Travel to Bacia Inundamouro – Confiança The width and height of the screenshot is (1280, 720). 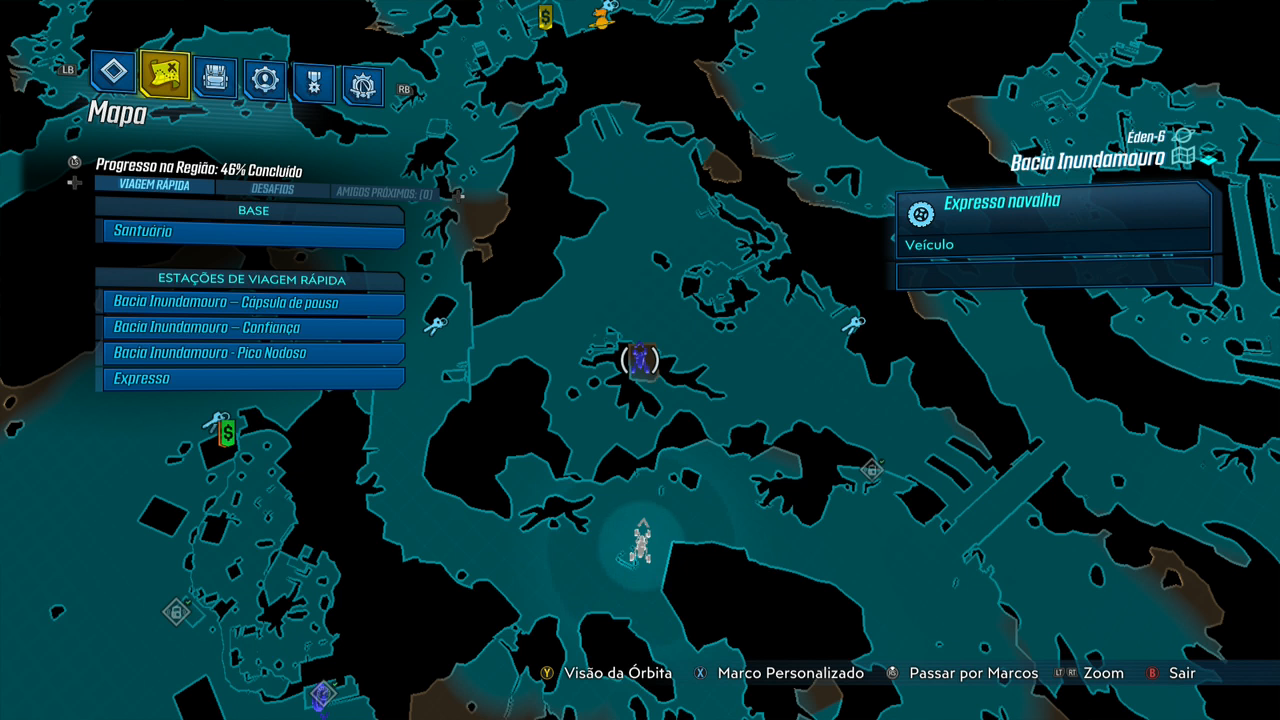coord(254,328)
